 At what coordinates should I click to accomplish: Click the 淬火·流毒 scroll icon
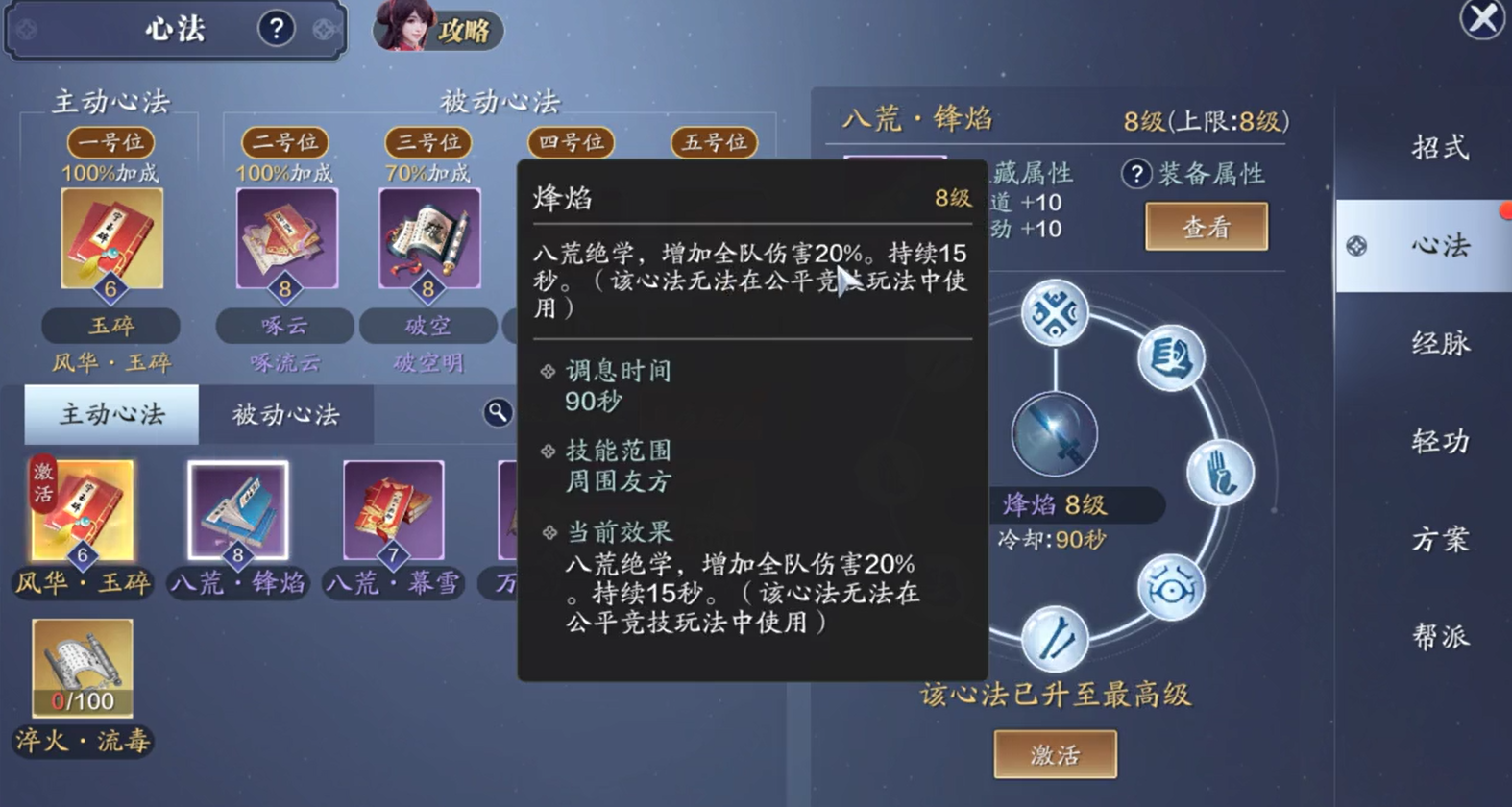point(82,663)
